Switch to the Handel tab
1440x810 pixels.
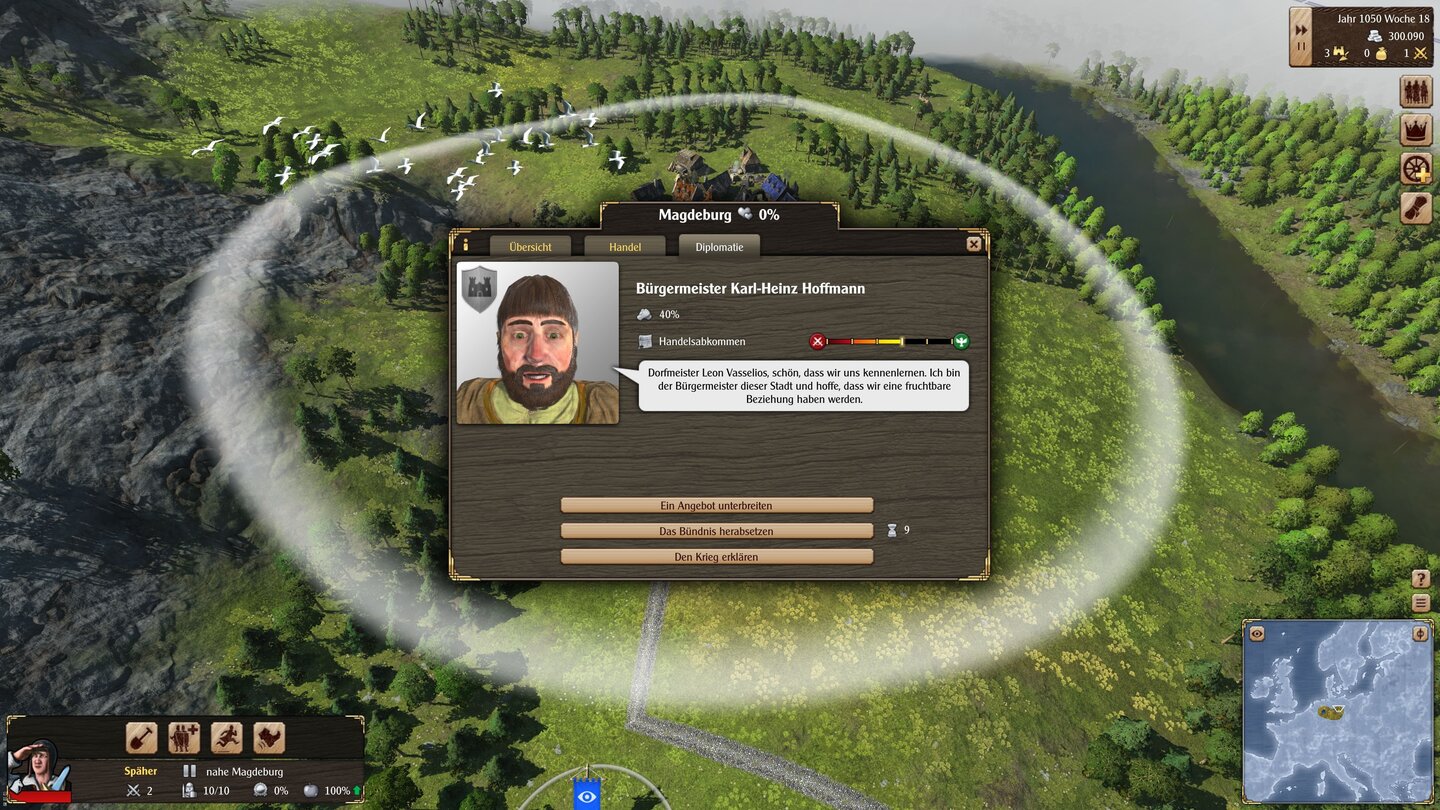point(625,246)
